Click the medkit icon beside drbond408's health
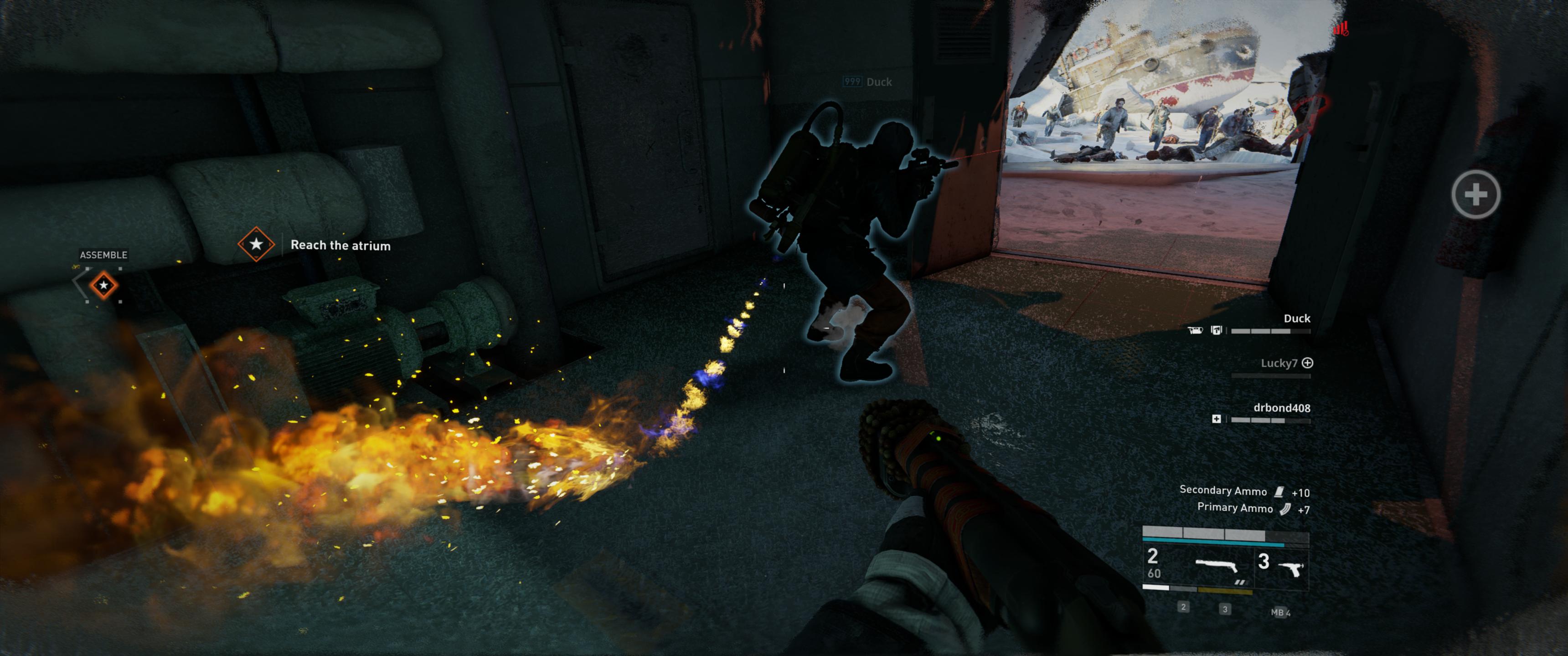This screenshot has width=1568, height=656. 1216,419
